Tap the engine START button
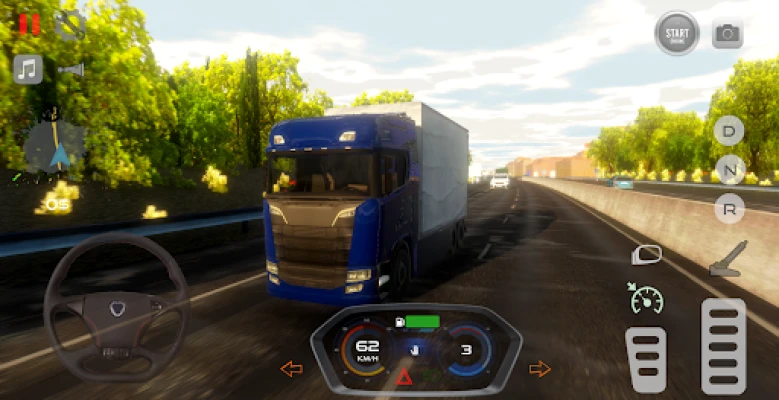This screenshot has height=400, width=779. click(x=677, y=33)
